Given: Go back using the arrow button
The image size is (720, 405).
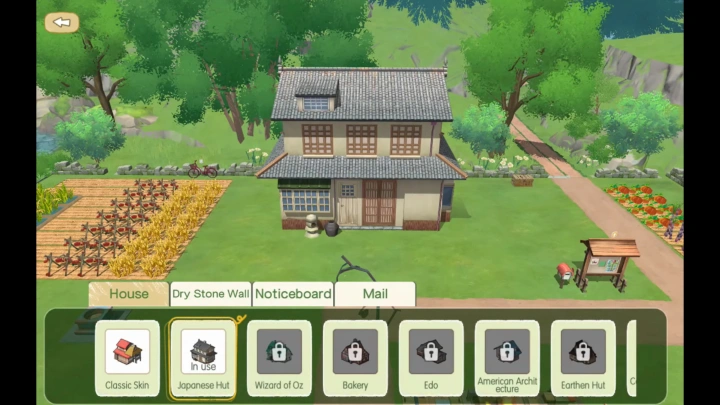Looking at the screenshot, I should [x=62, y=23].
